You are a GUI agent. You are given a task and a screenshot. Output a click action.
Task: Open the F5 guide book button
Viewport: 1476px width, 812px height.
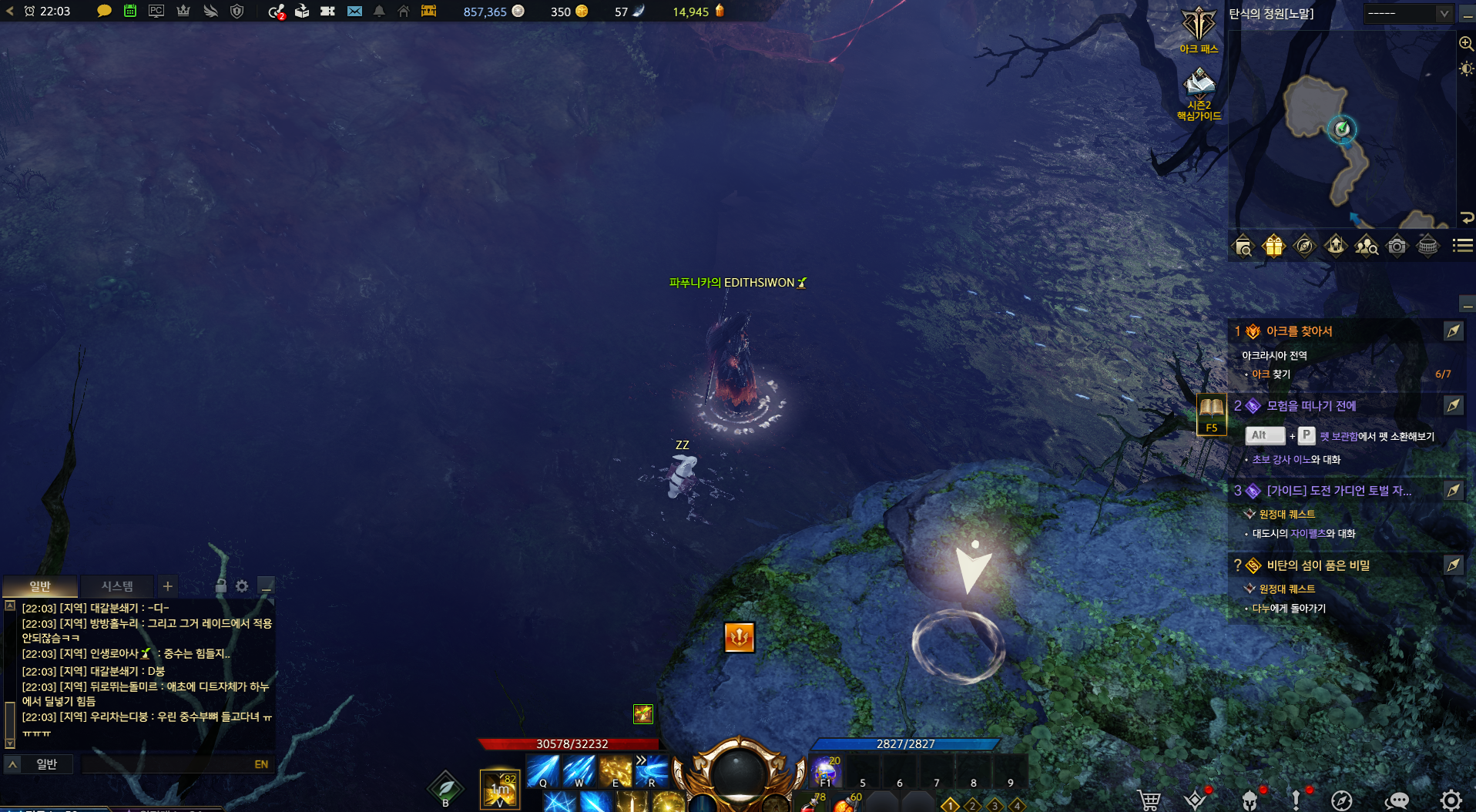pos(1211,414)
